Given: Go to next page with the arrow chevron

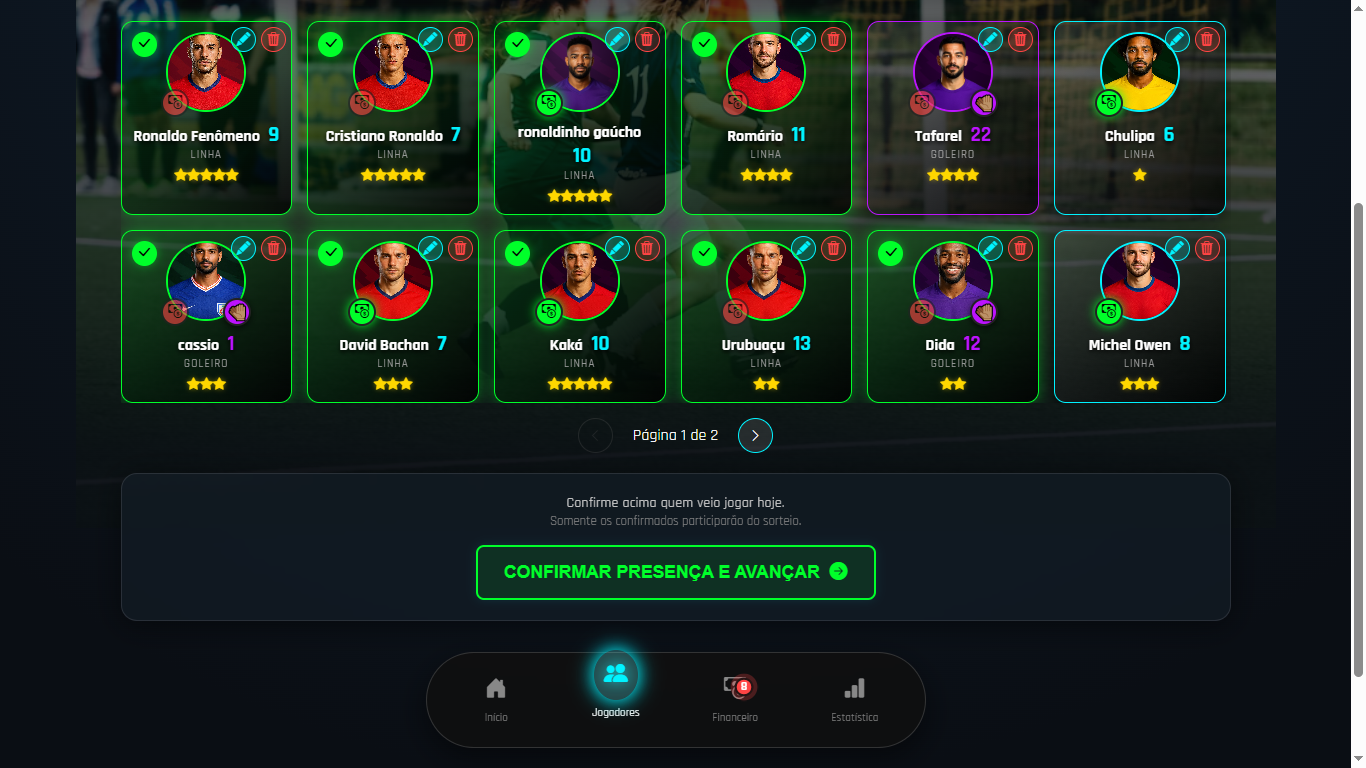Looking at the screenshot, I should pyautogui.click(x=755, y=435).
